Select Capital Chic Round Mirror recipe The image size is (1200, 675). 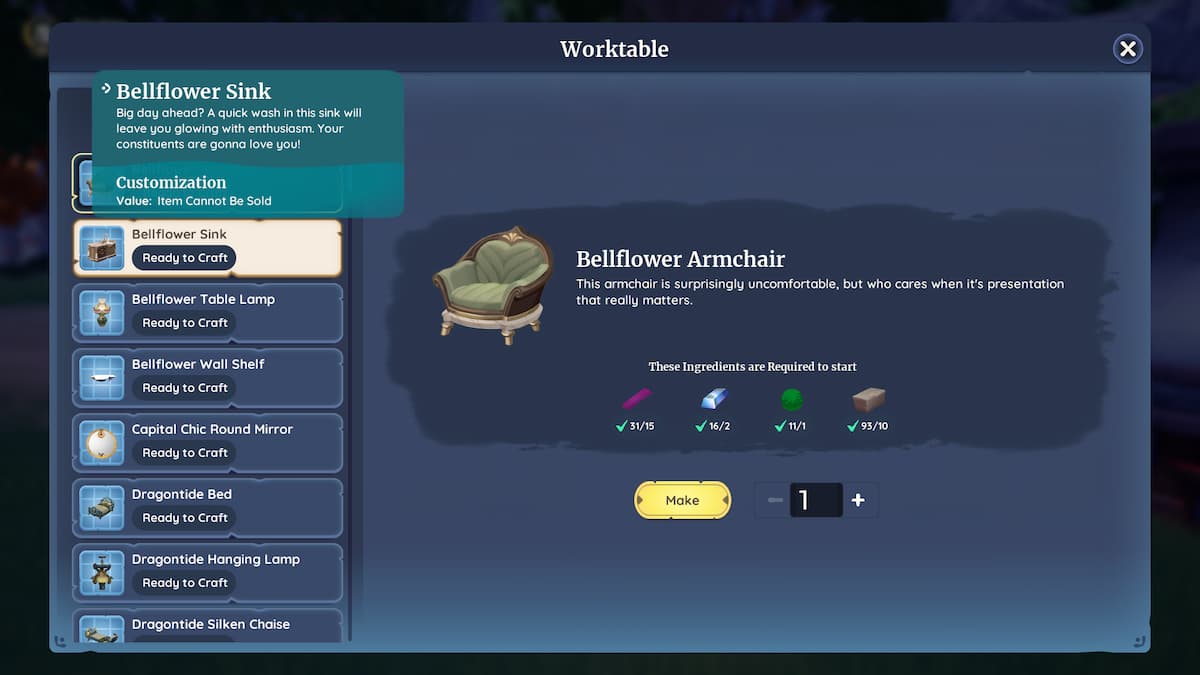pyautogui.click(x=207, y=443)
